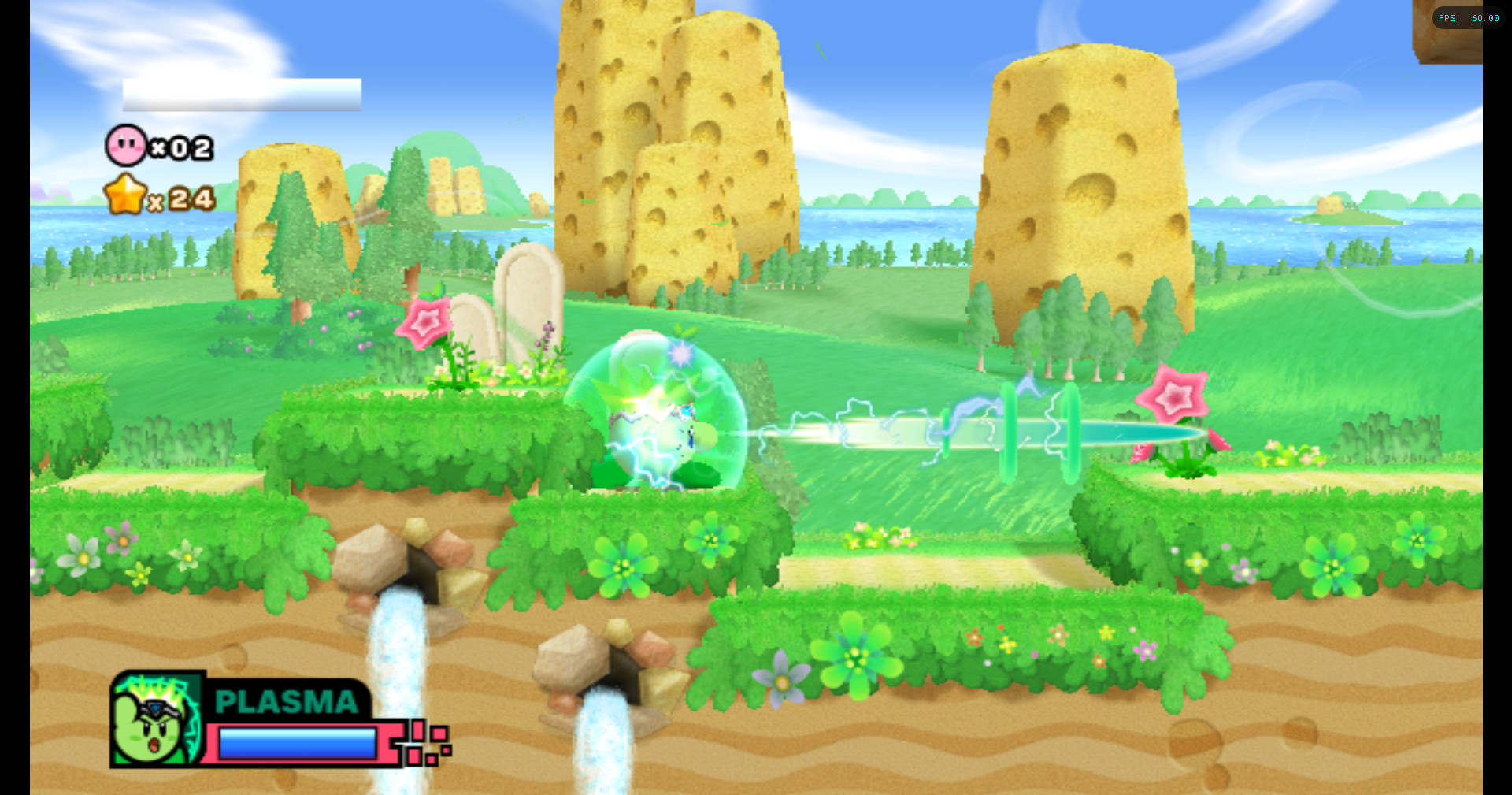Click the green electric ring near the beam
This screenshot has width=1512, height=795.
(1010, 429)
